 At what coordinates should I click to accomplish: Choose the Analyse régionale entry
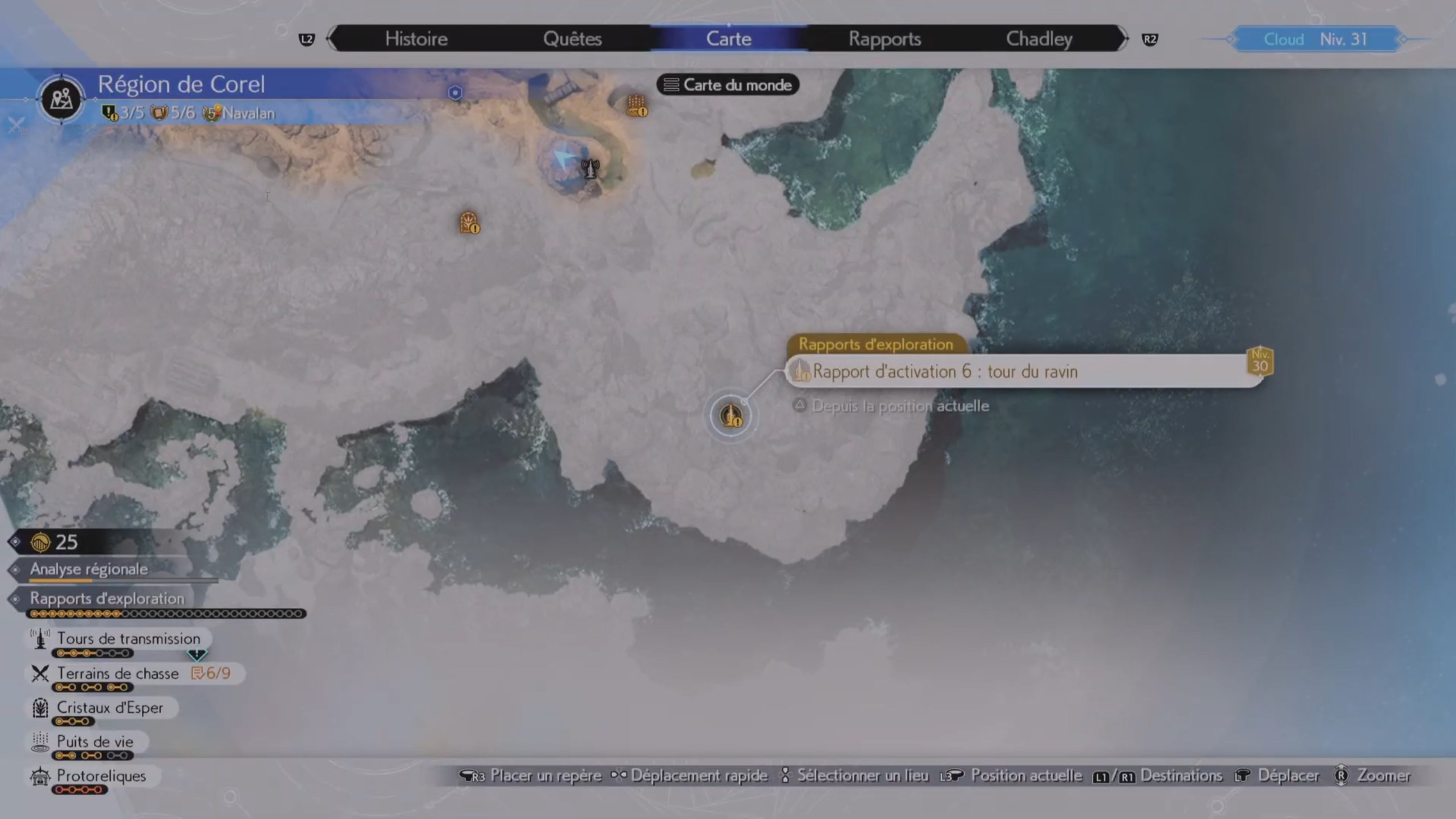[89, 569]
